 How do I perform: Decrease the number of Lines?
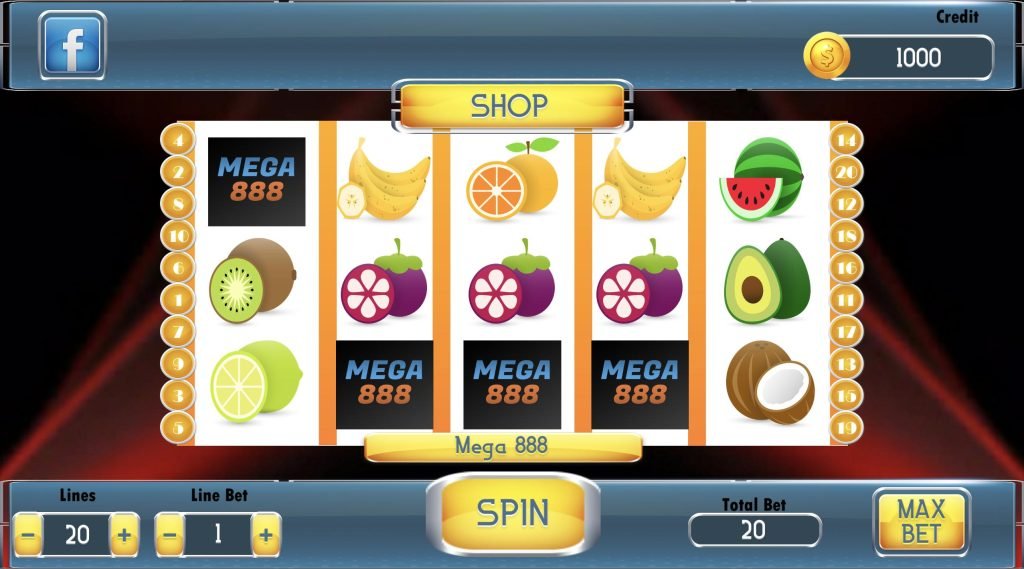click(x=29, y=535)
